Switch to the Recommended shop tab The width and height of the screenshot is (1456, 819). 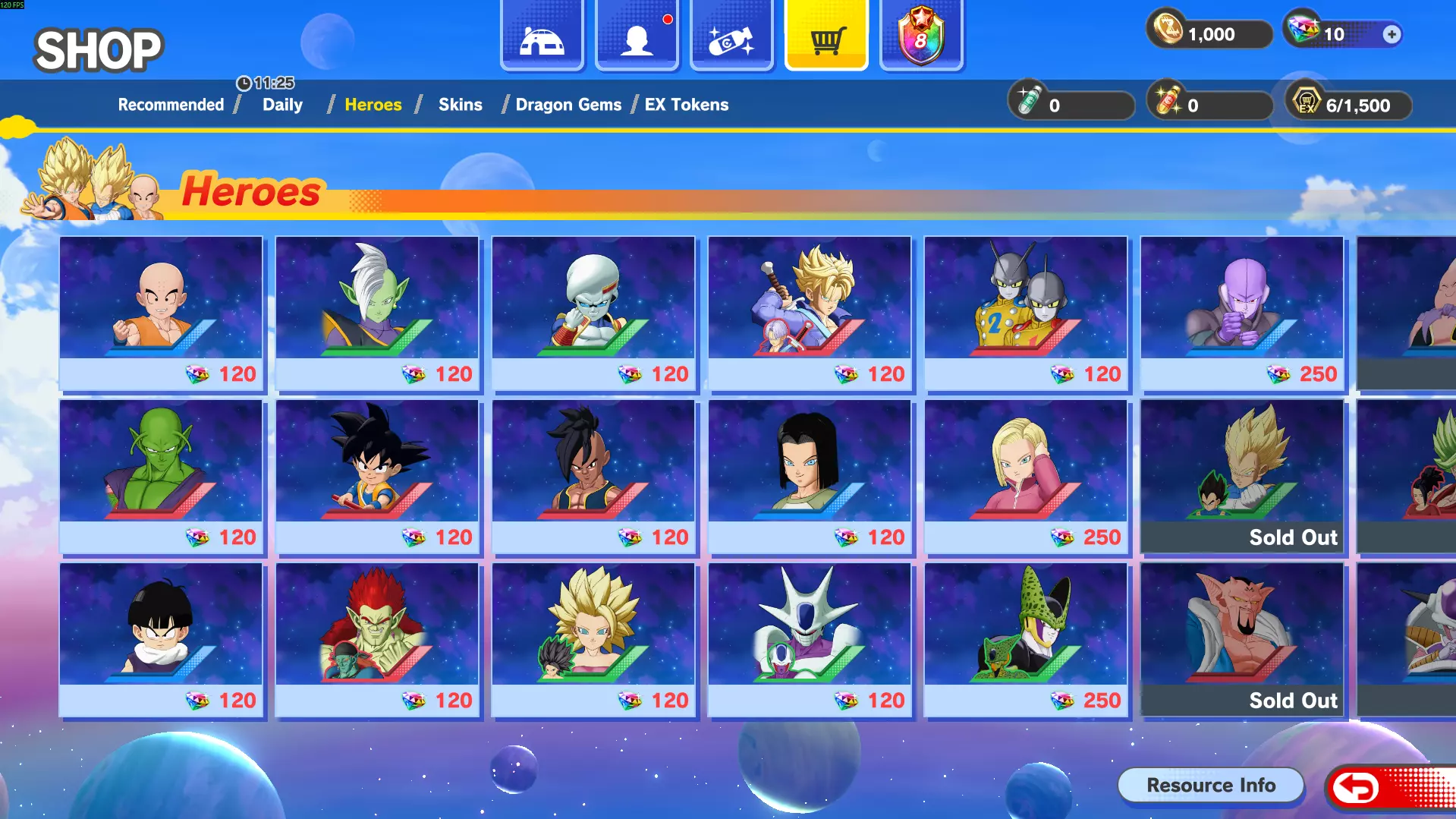pos(171,105)
